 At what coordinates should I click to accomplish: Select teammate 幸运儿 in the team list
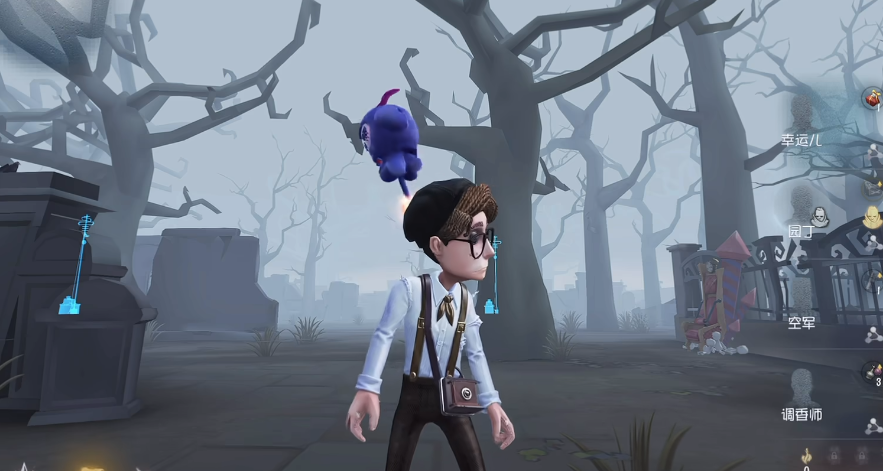[800, 125]
